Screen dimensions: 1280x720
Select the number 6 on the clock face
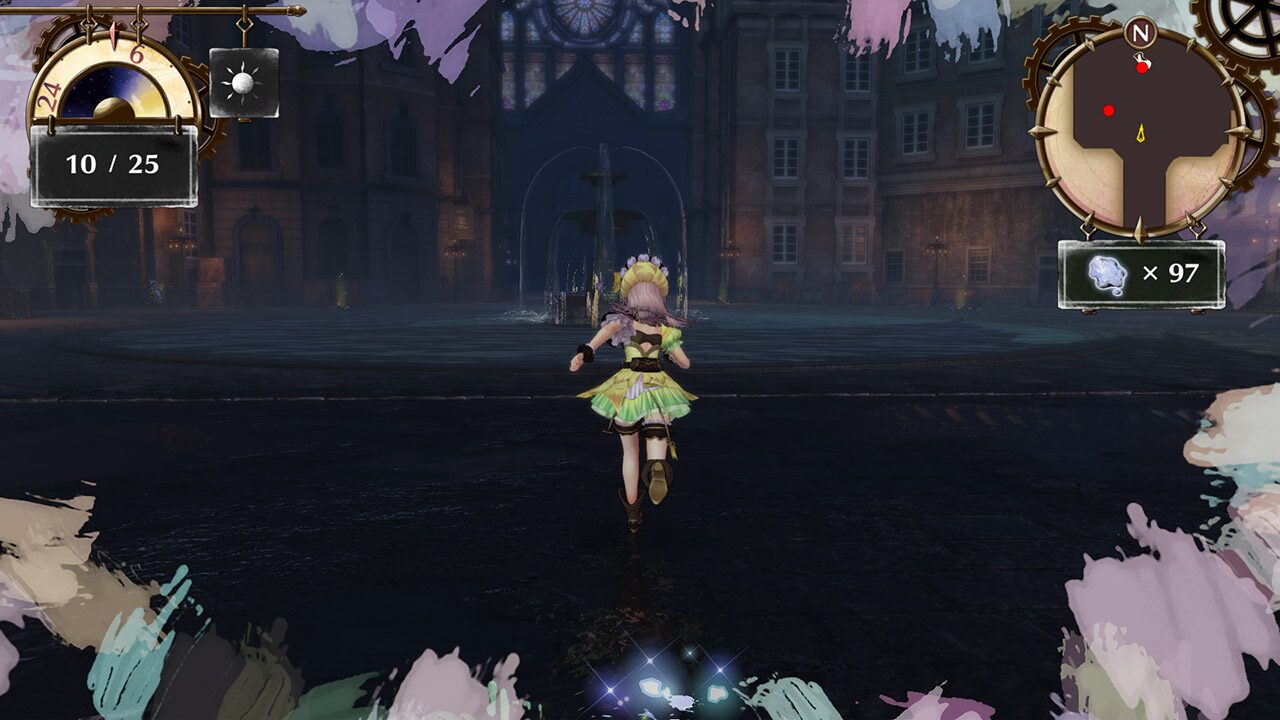136,54
